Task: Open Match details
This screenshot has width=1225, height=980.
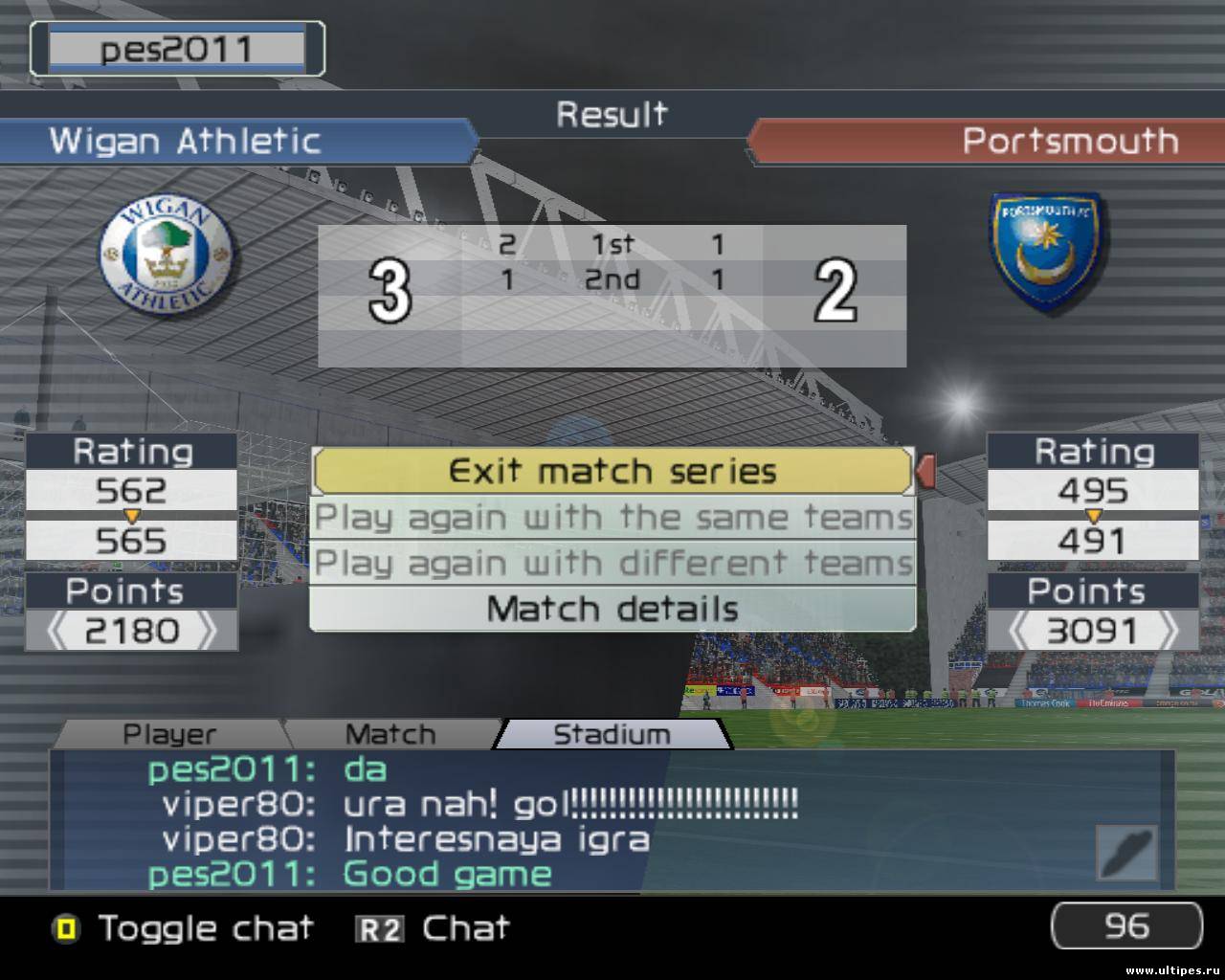Action: point(612,609)
